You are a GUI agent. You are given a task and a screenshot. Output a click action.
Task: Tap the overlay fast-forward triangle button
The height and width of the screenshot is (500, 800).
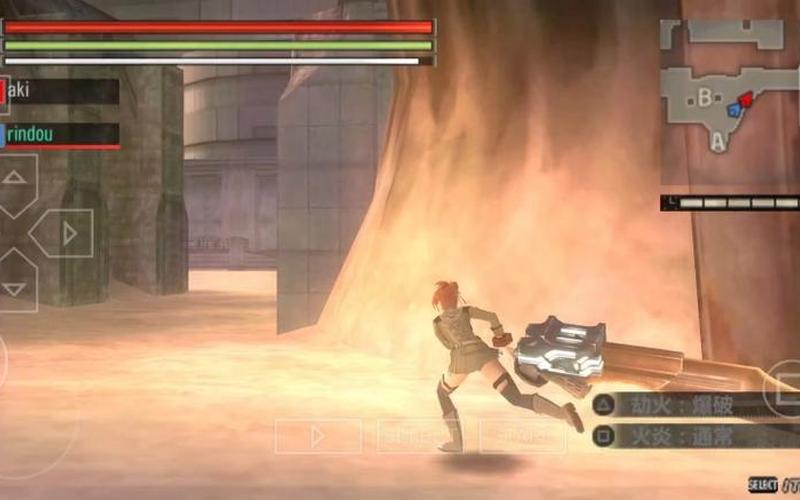(x=318, y=436)
